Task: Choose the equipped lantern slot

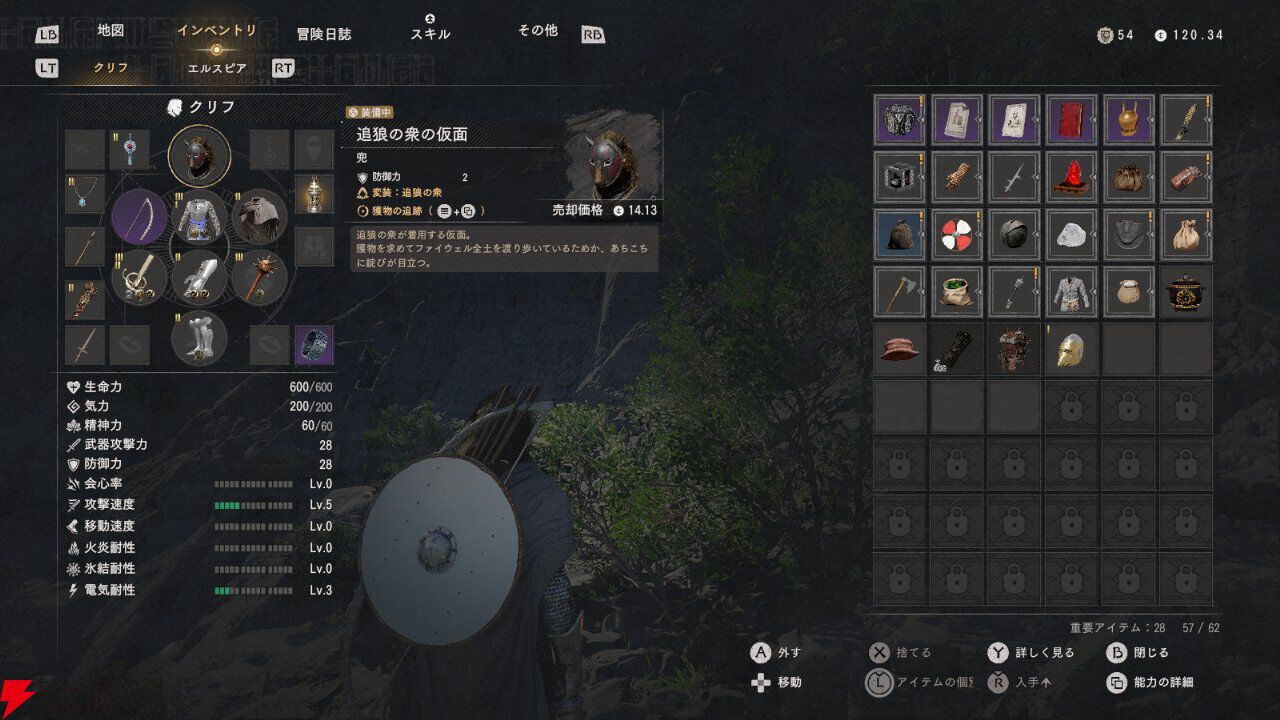Action: pyautogui.click(x=314, y=194)
